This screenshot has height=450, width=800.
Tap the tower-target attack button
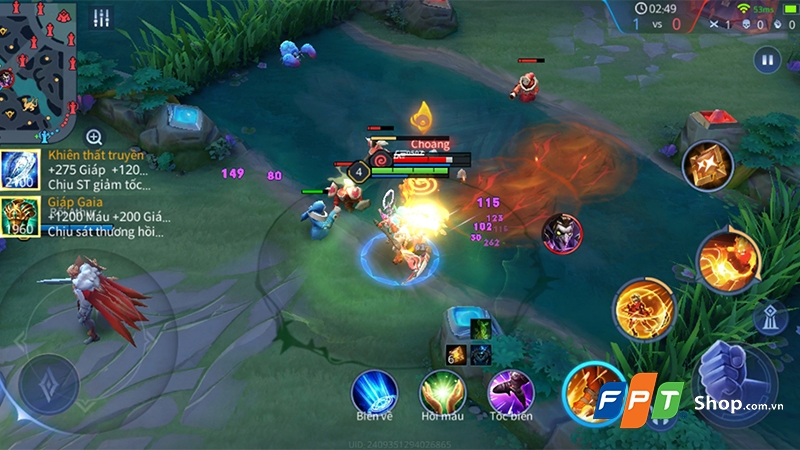pyautogui.click(x=769, y=319)
